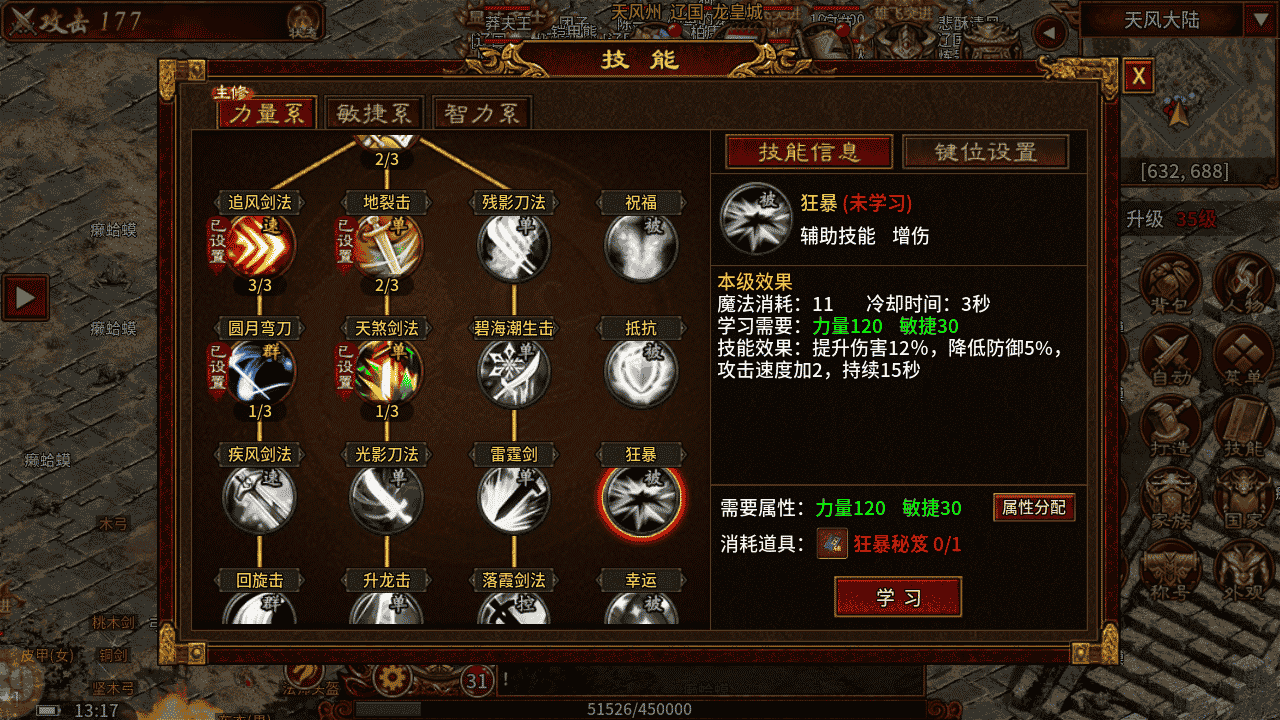
Task: Select the 地裂击 skill icon
Action: [x=387, y=246]
